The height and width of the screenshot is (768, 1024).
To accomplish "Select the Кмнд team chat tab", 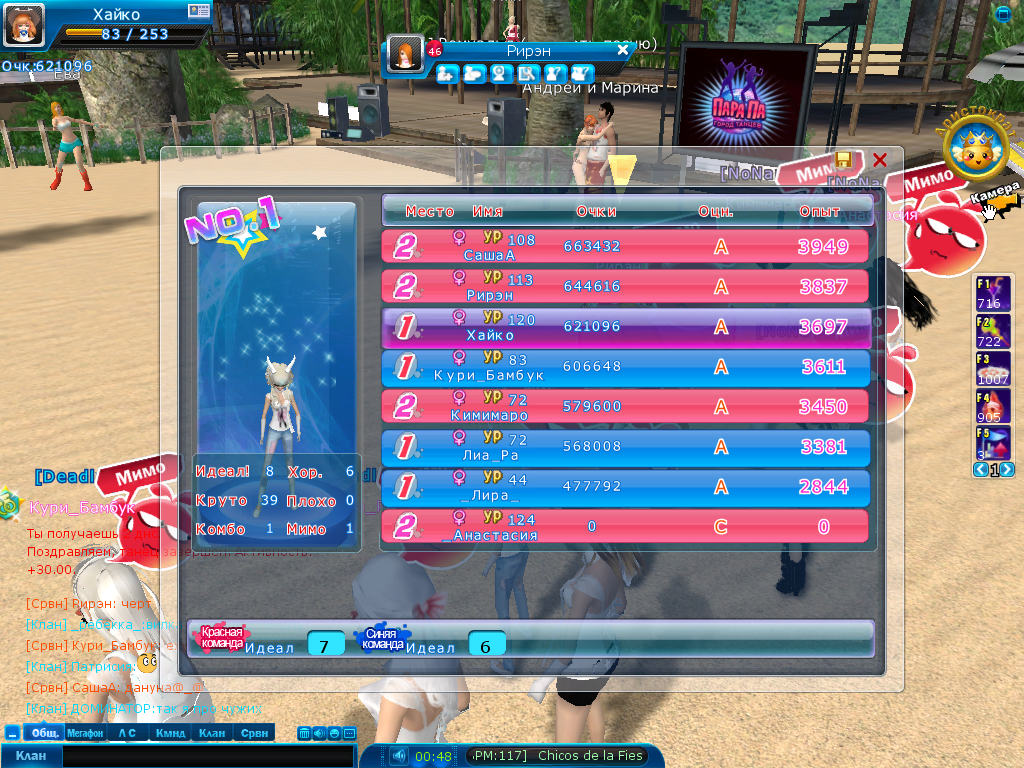I will coord(170,733).
